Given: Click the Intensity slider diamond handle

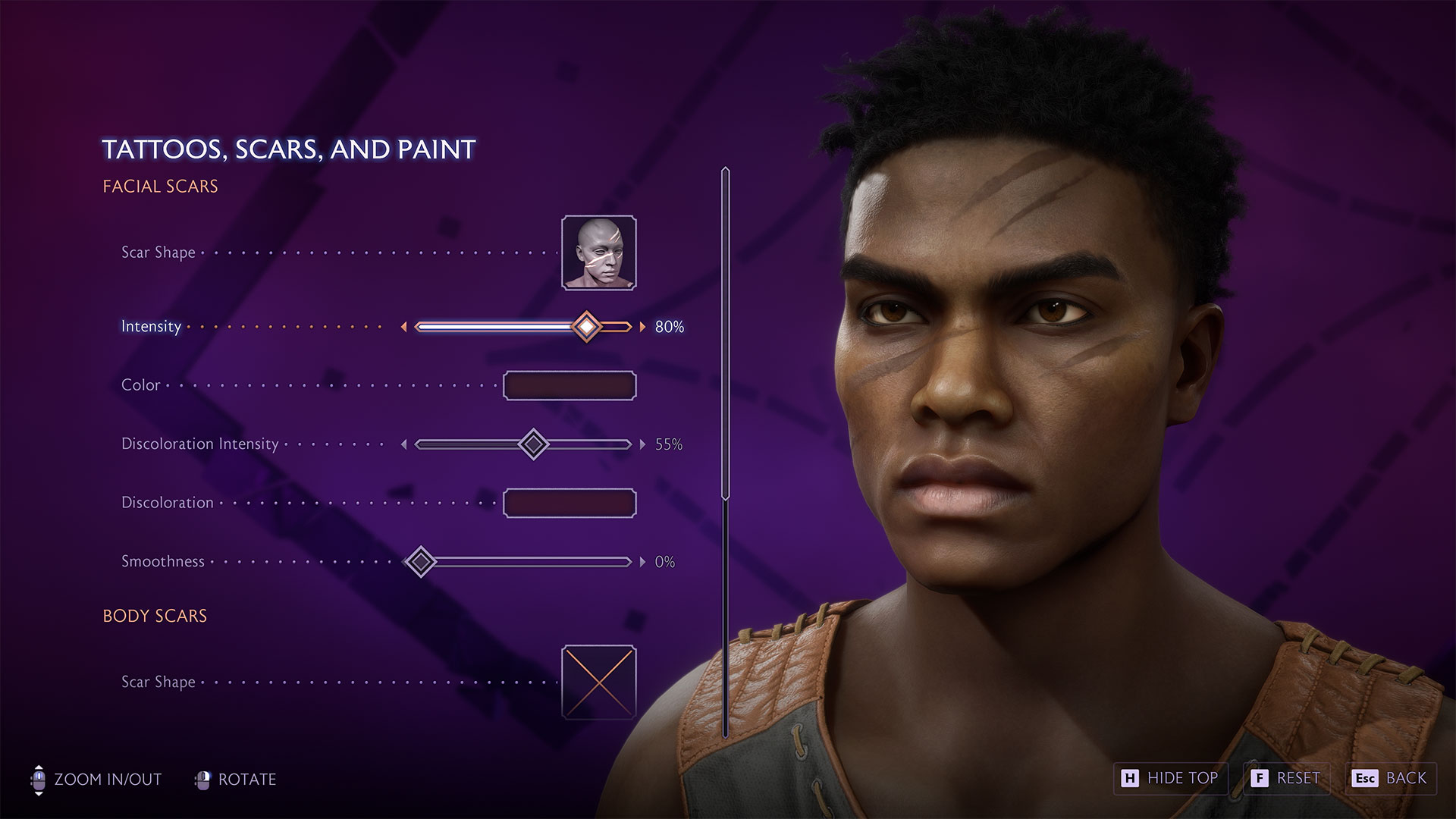Looking at the screenshot, I should [x=588, y=327].
